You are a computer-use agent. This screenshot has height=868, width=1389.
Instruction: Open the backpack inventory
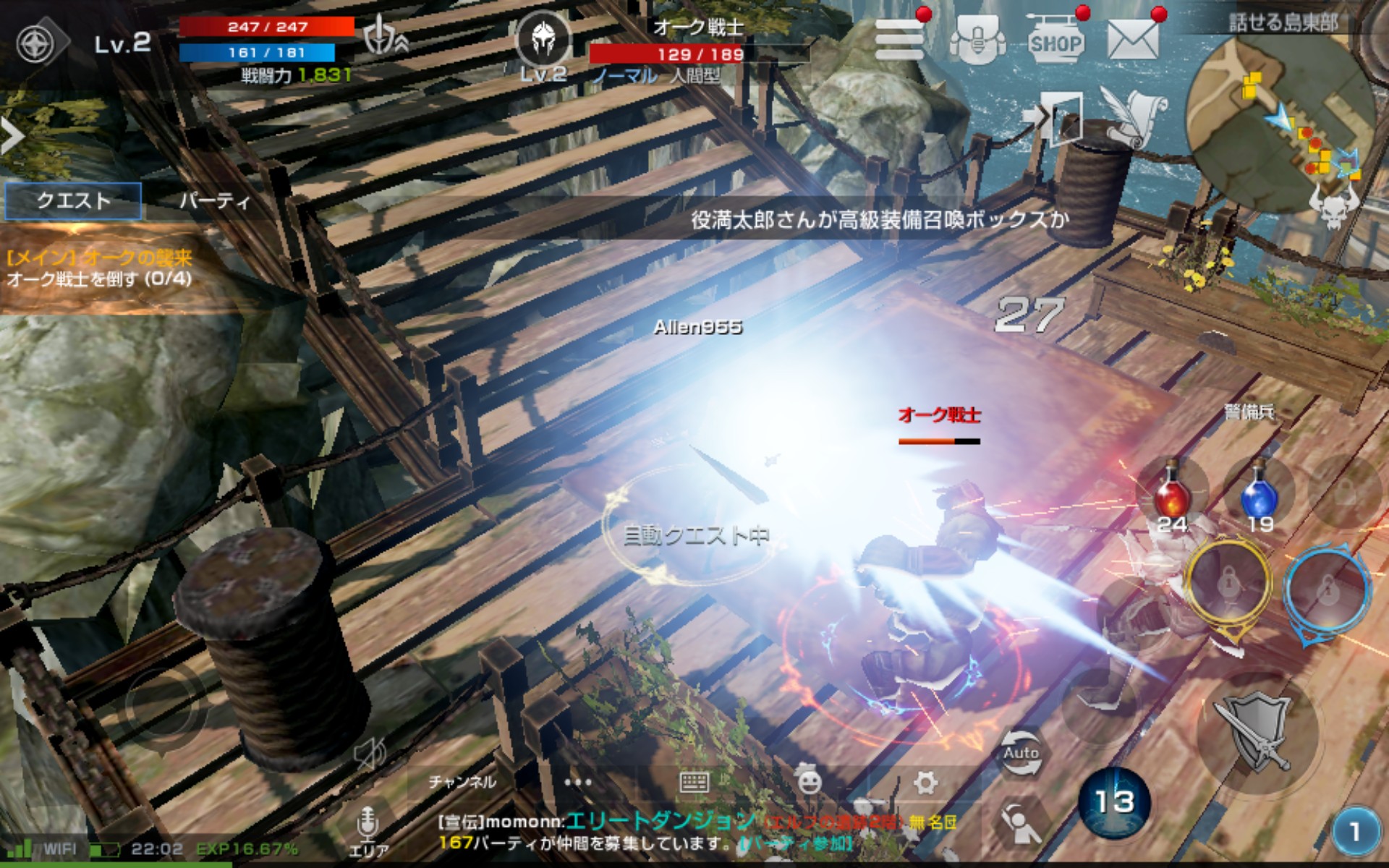coord(977,41)
